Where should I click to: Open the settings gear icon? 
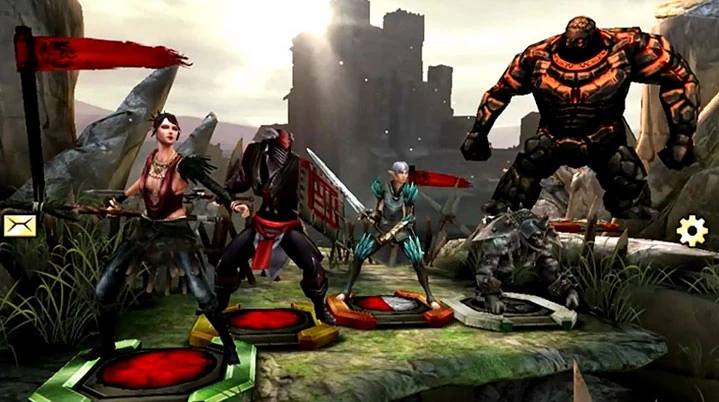[x=691, y=231]
